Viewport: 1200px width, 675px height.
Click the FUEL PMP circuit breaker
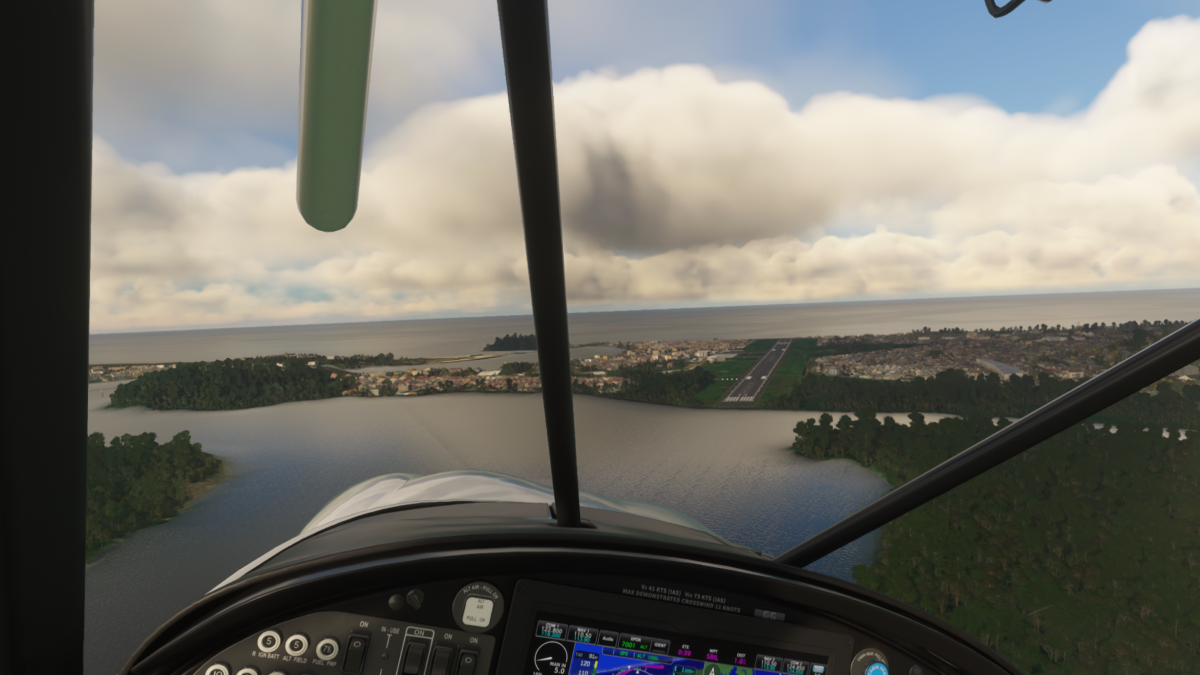coord(326,649)
